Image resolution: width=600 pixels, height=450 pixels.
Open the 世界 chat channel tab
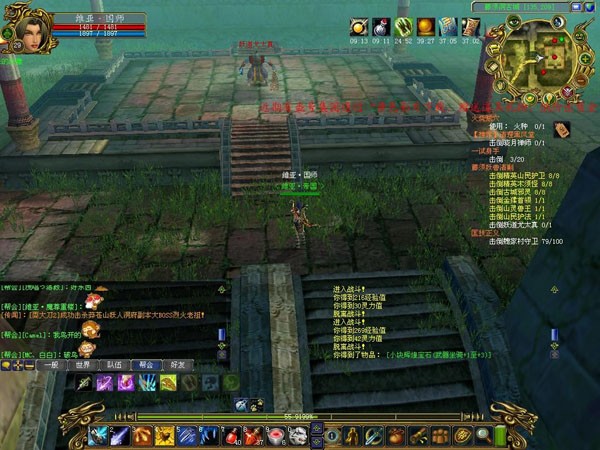pyautogui.click(x=84, y=366)
